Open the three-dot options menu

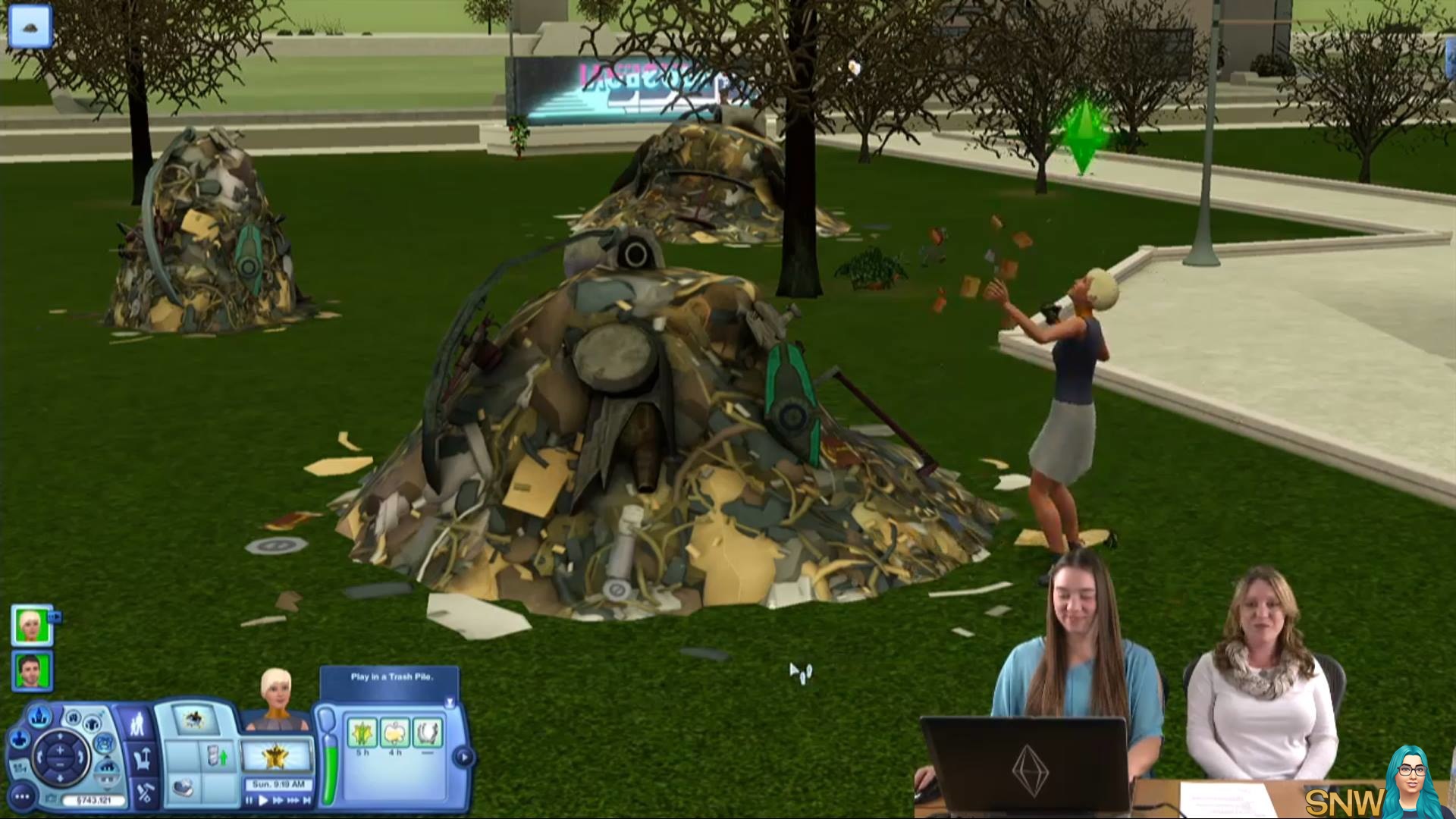click(22, 797)
